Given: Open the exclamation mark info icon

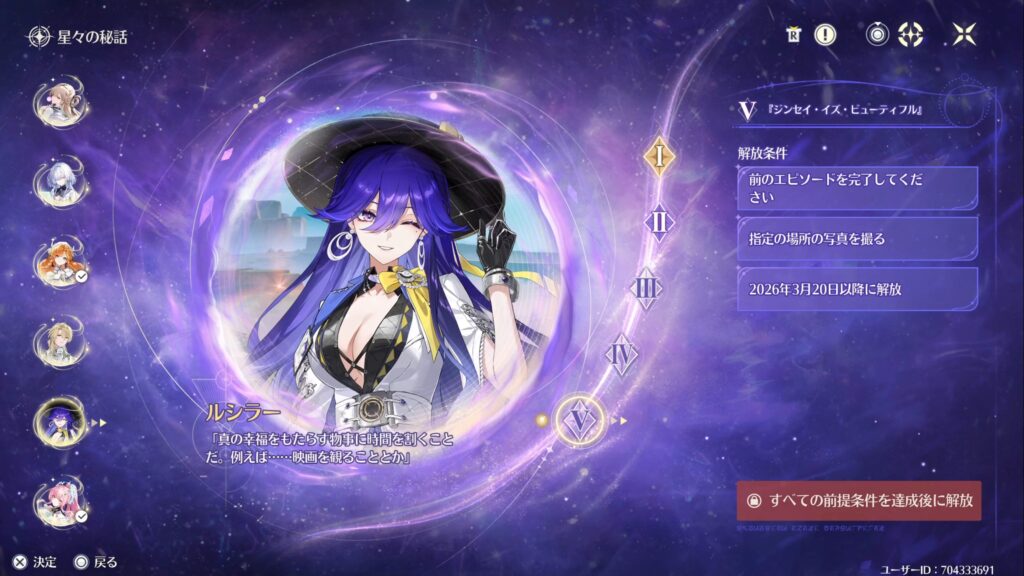Looking at the screenshot, I should [824, 35].
